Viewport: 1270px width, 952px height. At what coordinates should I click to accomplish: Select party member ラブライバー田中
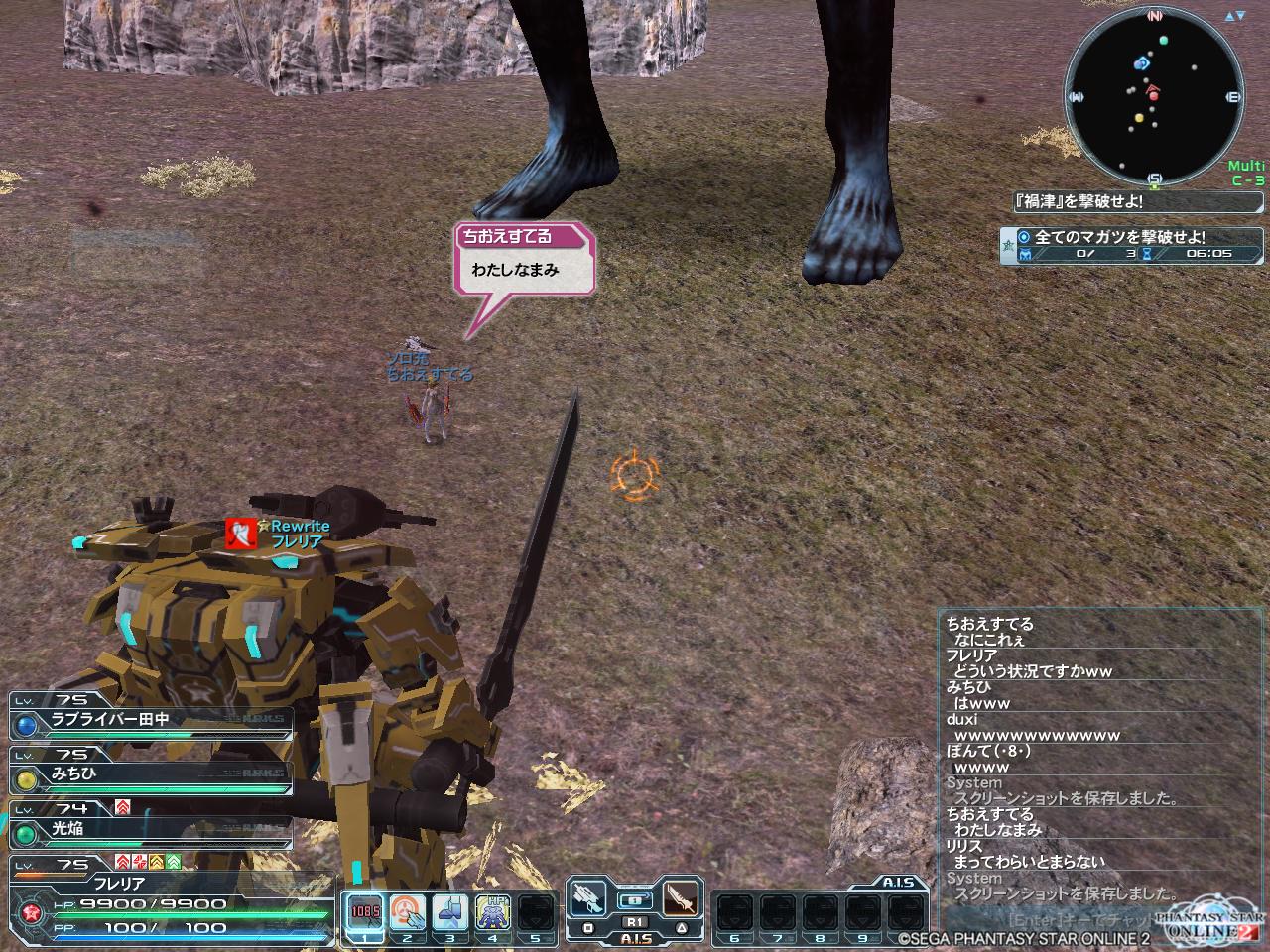[149, 721]
